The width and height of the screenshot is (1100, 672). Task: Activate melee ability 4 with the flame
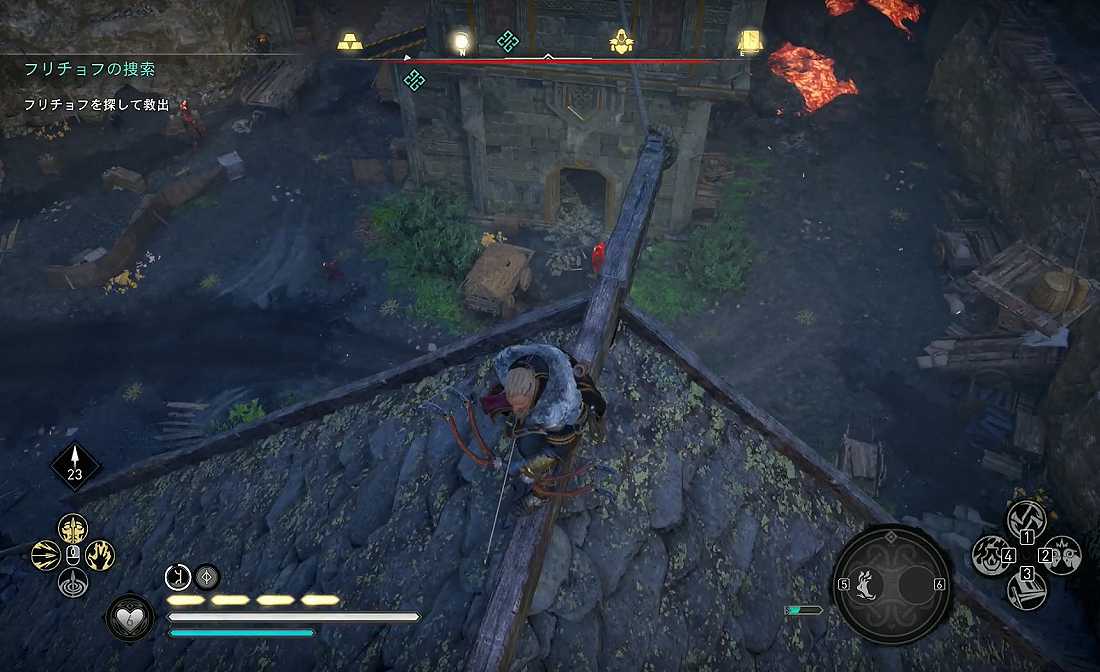991,555
